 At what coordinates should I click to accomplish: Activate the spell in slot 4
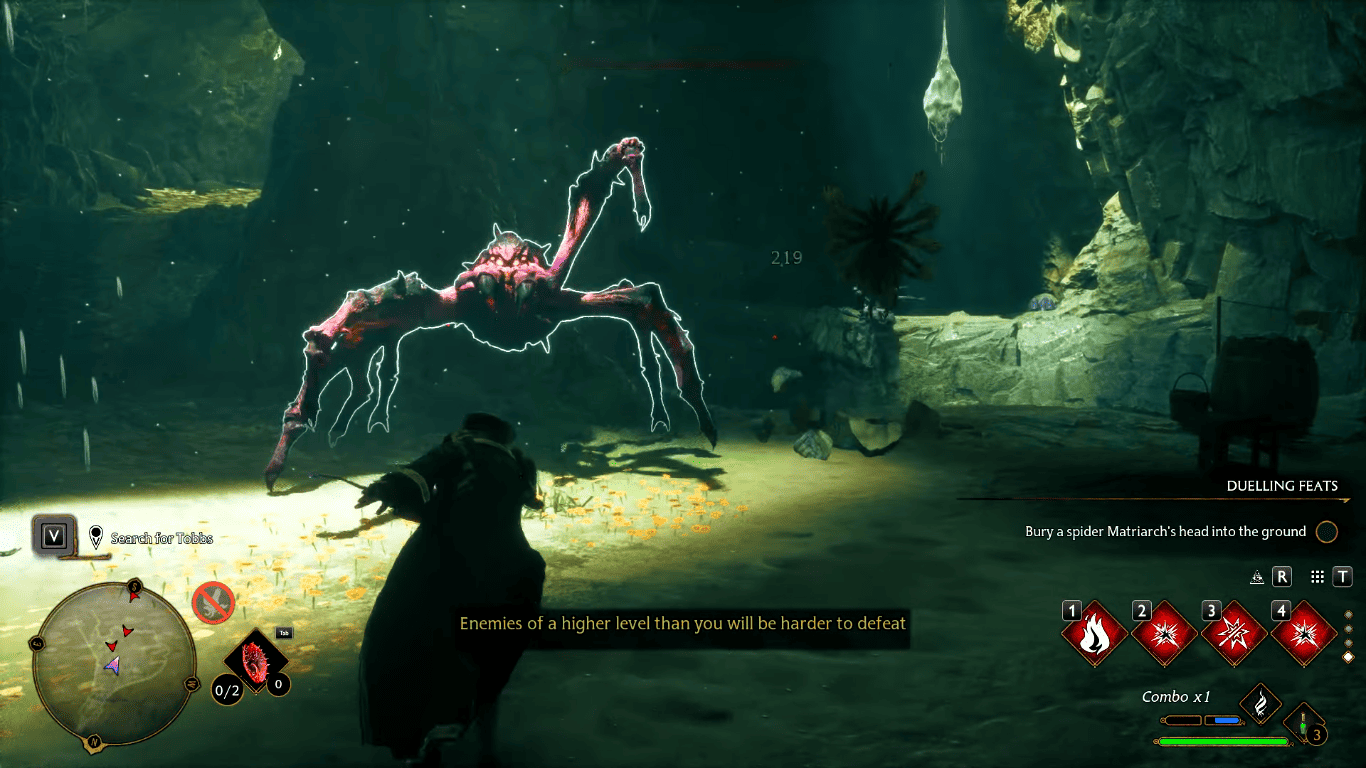(1304, 635)
